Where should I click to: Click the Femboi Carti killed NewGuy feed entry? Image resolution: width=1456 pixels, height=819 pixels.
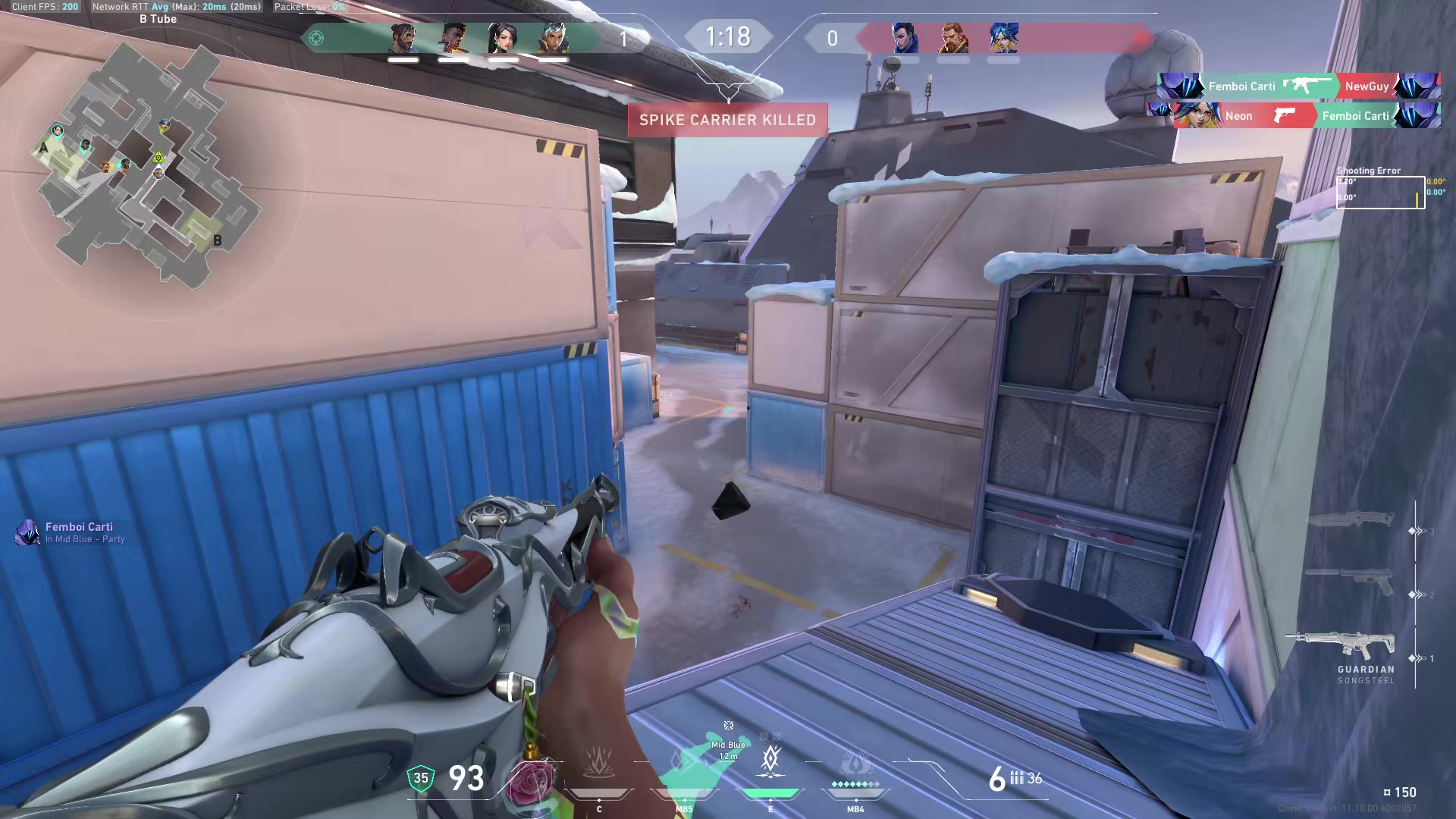click(1298, 86)
